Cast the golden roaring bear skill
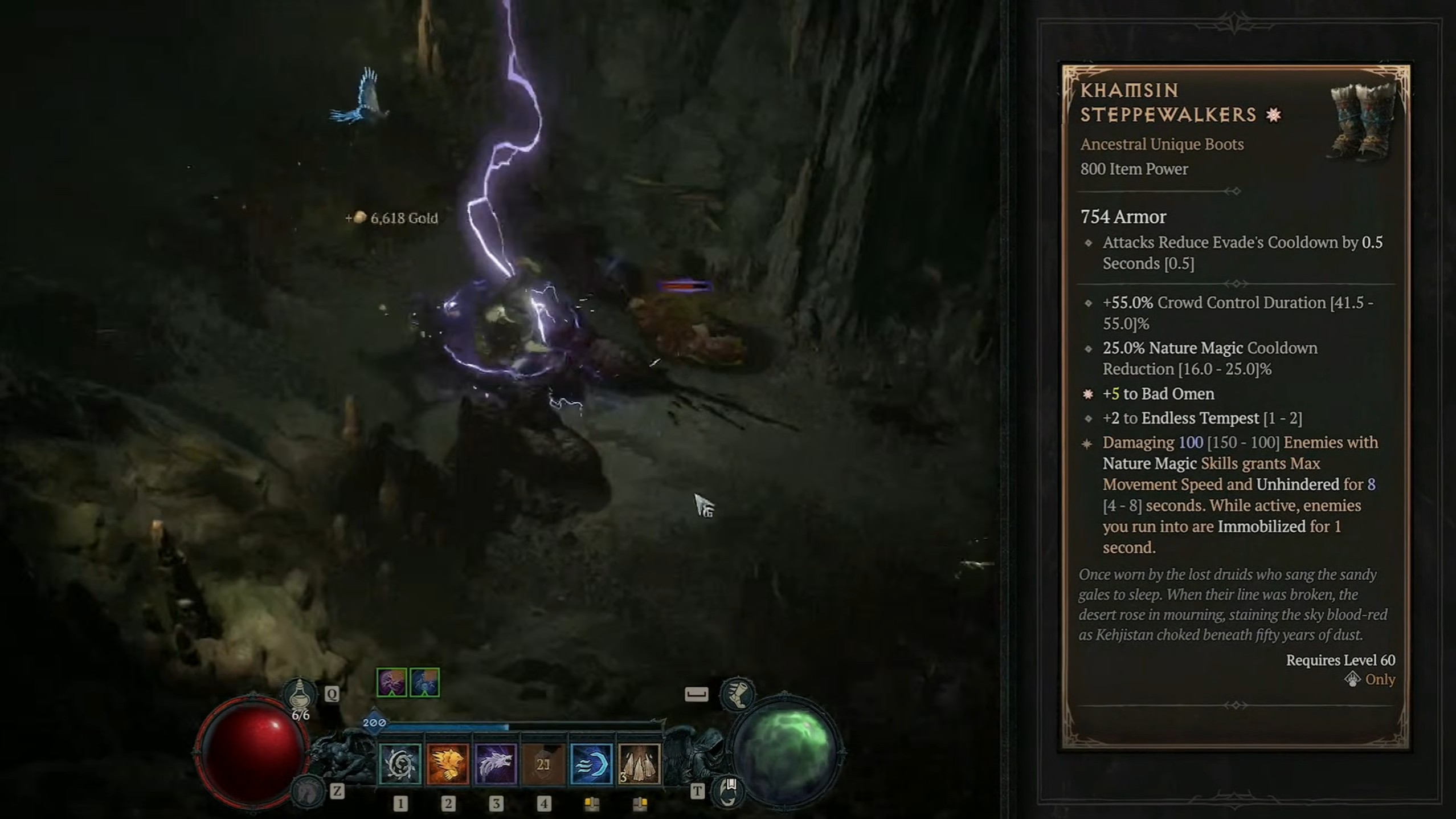Image resolution: width=1456 pixels, height=819 pixels. click(x=448, y=764)
